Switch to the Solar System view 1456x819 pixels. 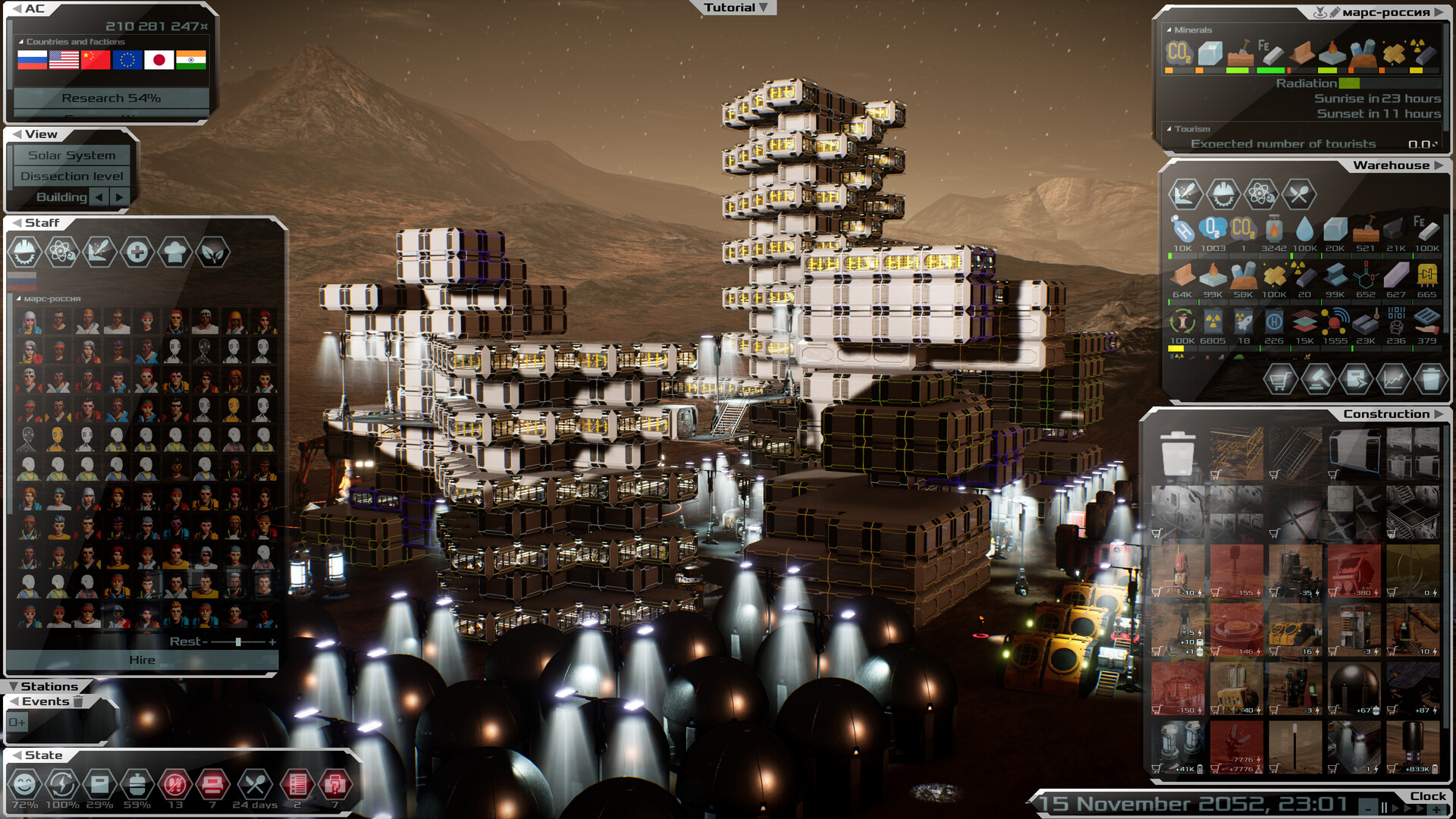coord(71,155)
